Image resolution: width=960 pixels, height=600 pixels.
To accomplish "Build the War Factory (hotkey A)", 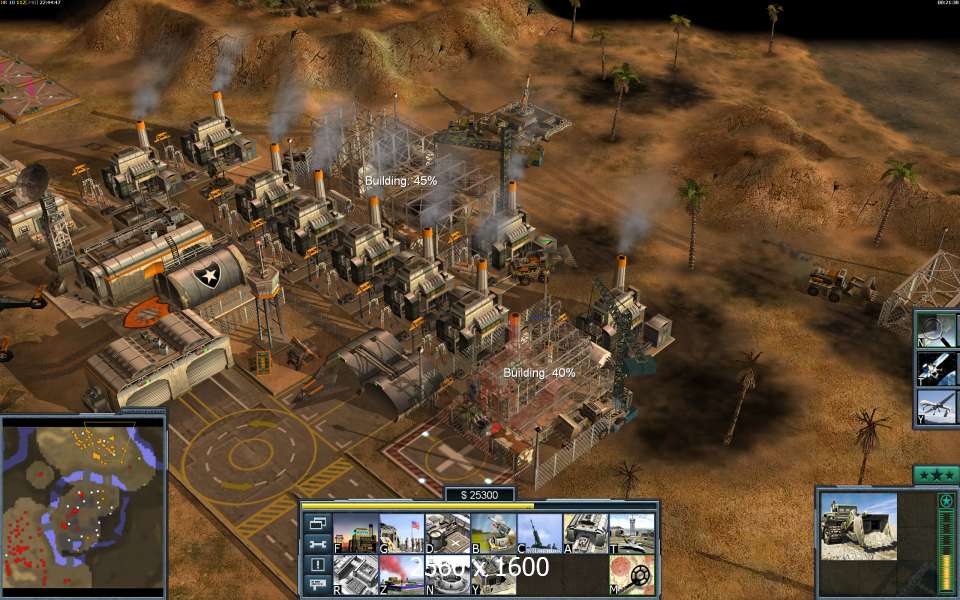I will click(x=585, y=533).
